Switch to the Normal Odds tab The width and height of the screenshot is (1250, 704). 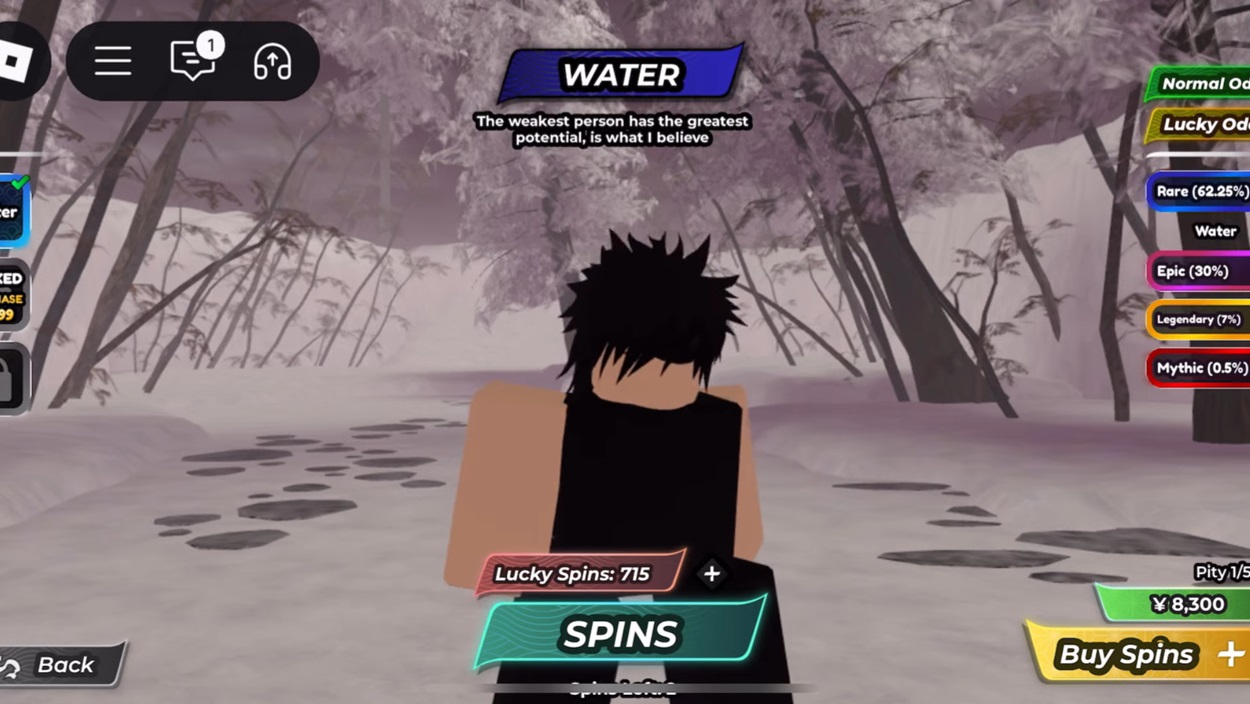1200,84
